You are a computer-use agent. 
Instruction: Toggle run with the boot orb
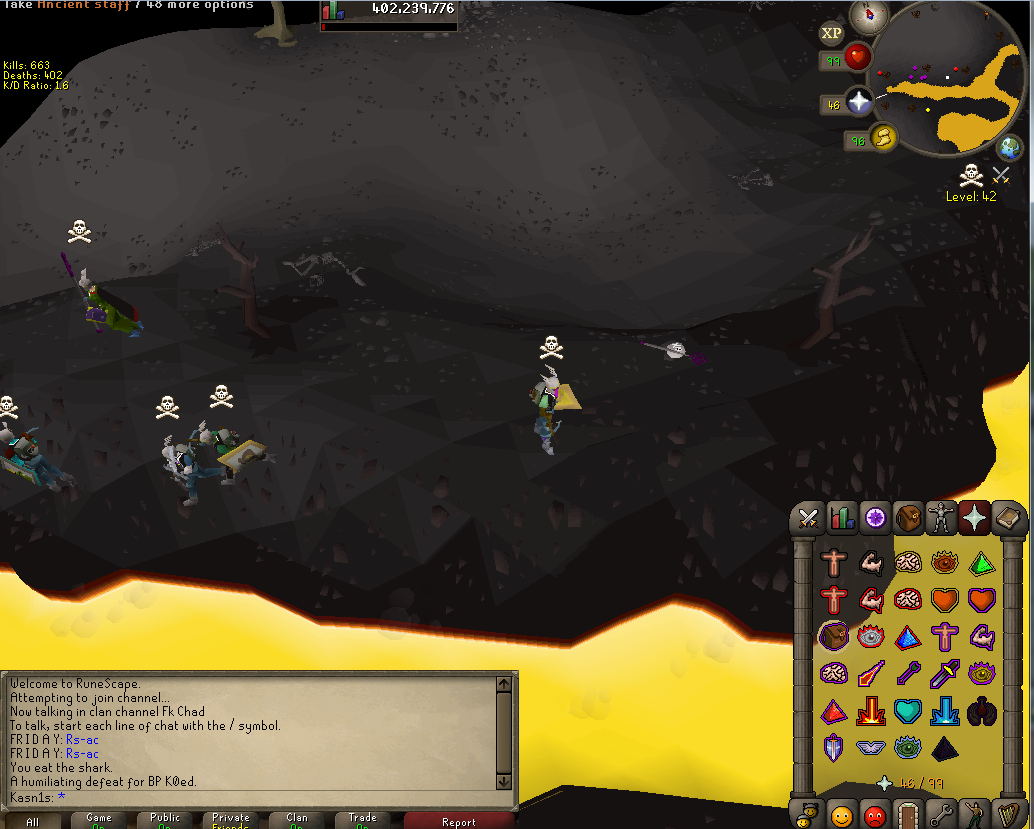pyautogui.click(x=883, y=137)
